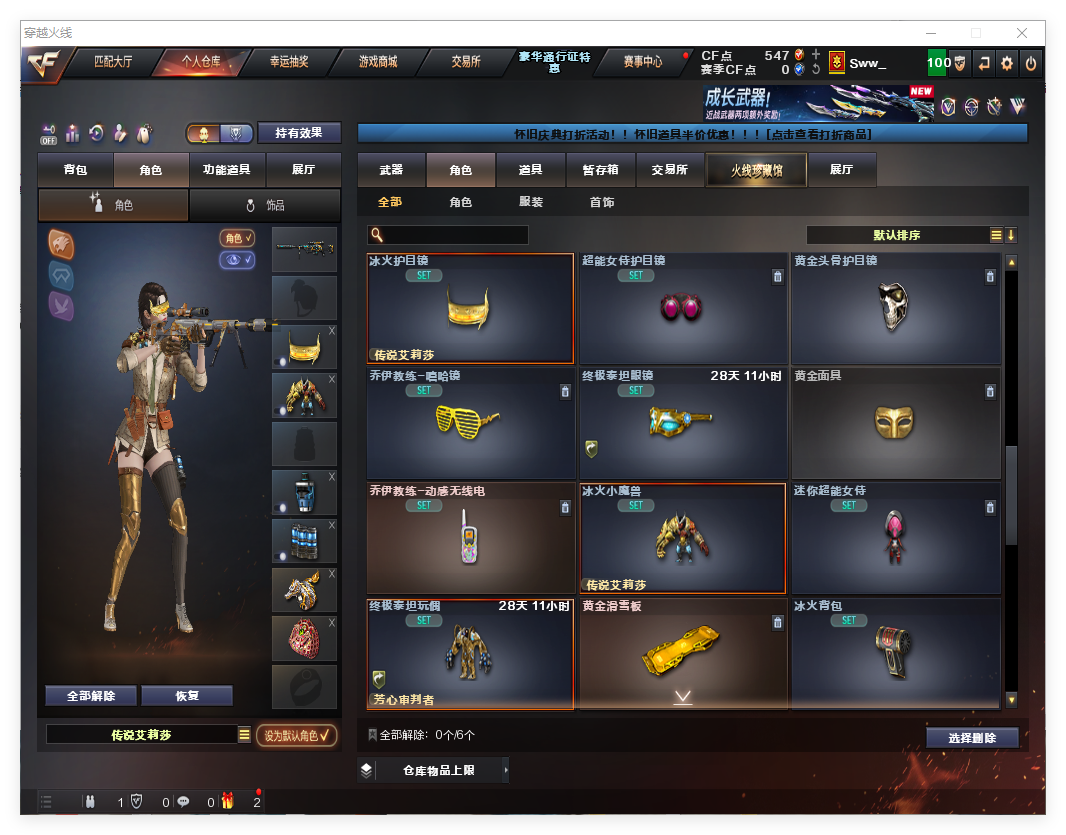The width and height of the screenshot is (1066, 835).
Task: Open the 火线珍藏馆 collection tab
Action: [x=755, y=171]
